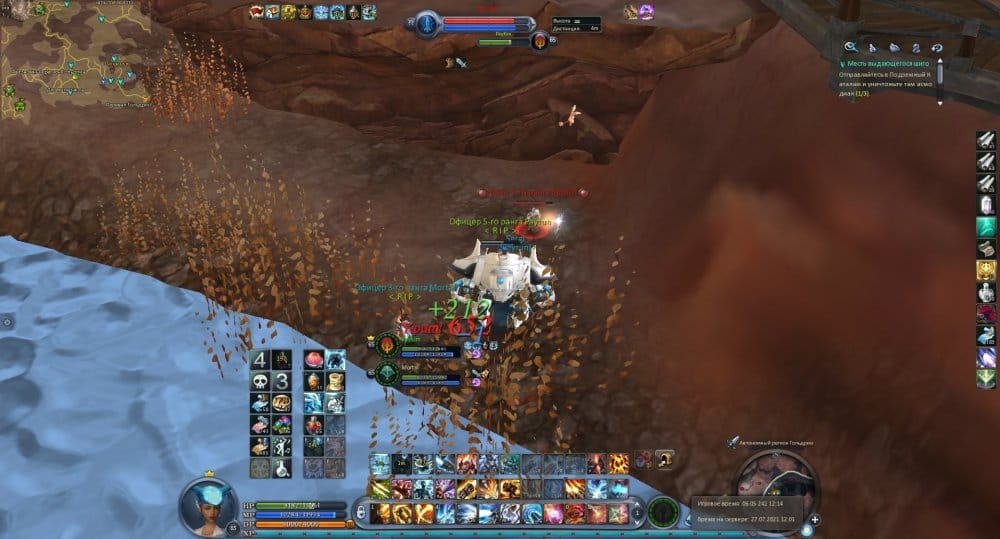1000x539 pixels.
Task: Activate the slot showing number 4
Action: coord(259,360)
